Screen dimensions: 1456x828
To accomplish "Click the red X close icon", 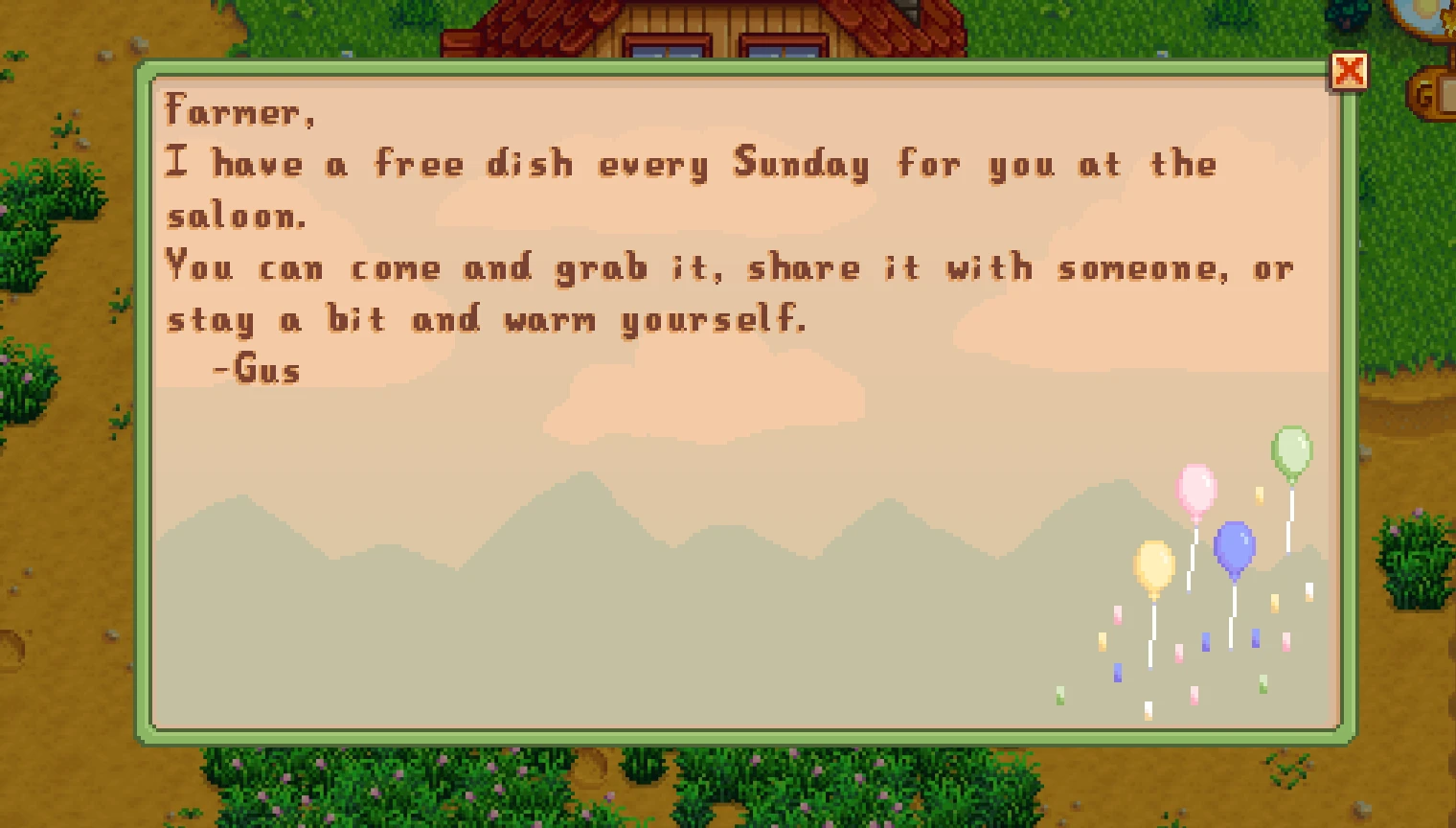I will click(1351, 70).
